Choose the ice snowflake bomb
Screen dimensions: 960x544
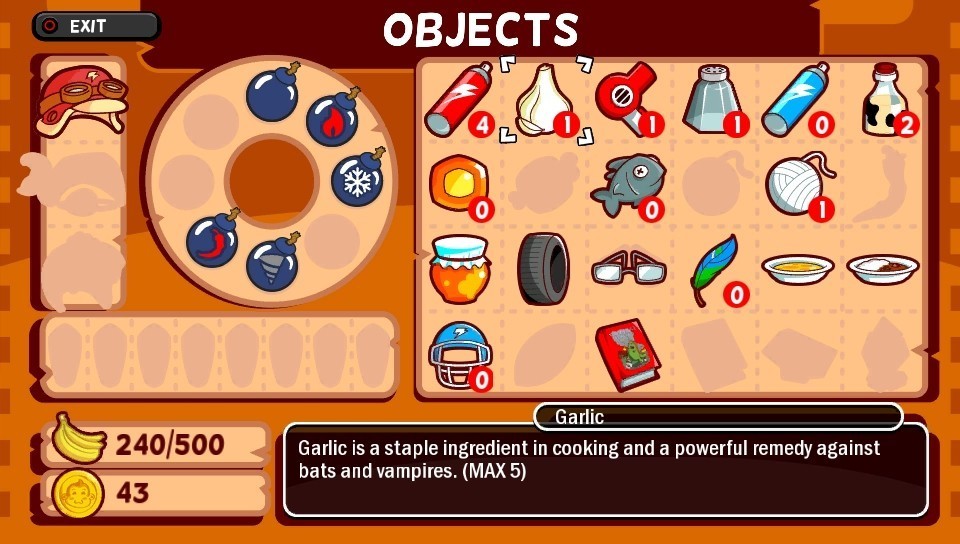(358, 178)
